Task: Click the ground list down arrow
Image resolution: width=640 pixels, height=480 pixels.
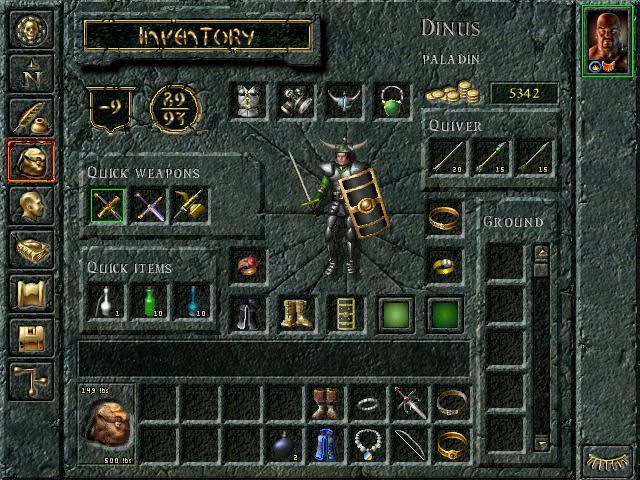Action: click(541, 442)
